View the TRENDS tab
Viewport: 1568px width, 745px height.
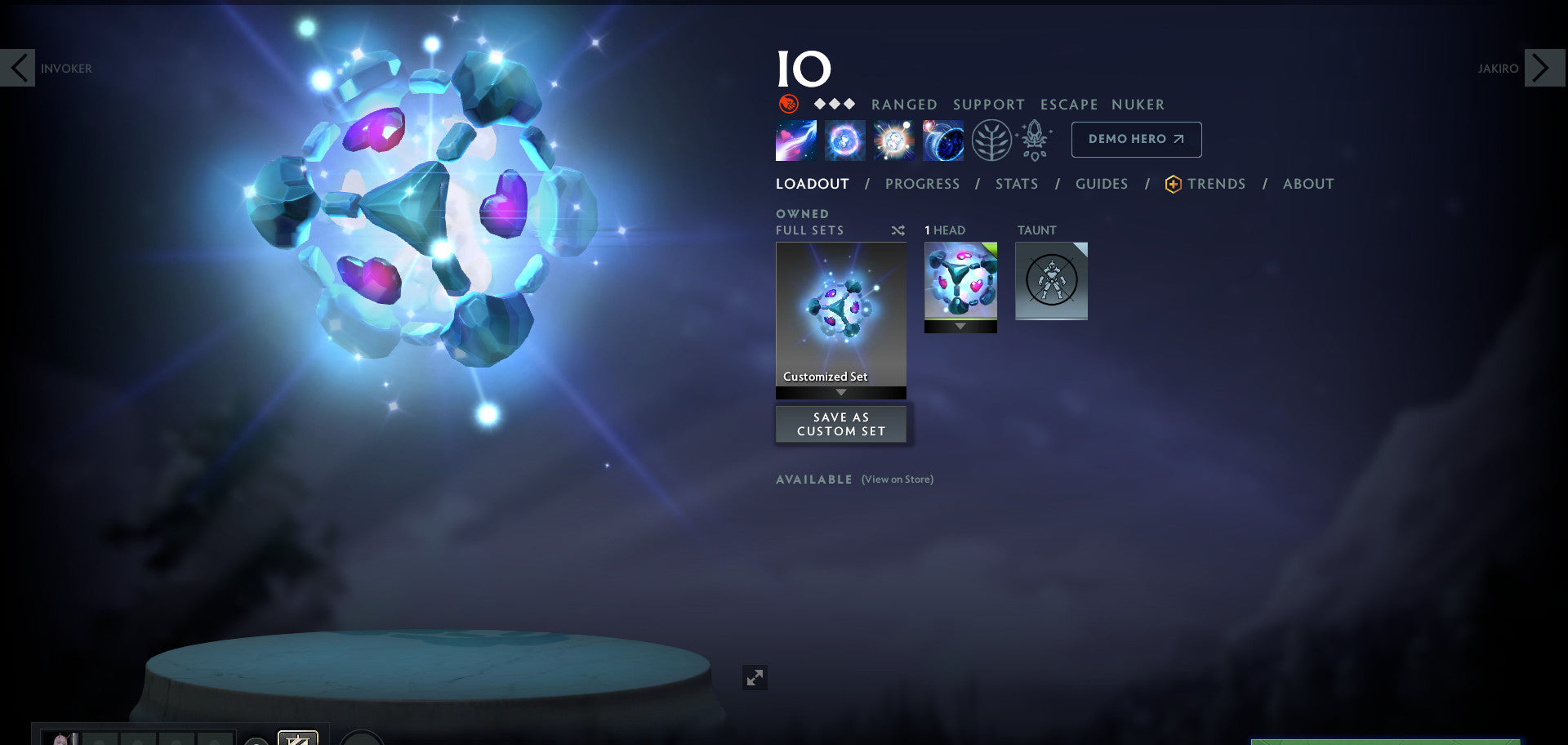point(1216,184)
